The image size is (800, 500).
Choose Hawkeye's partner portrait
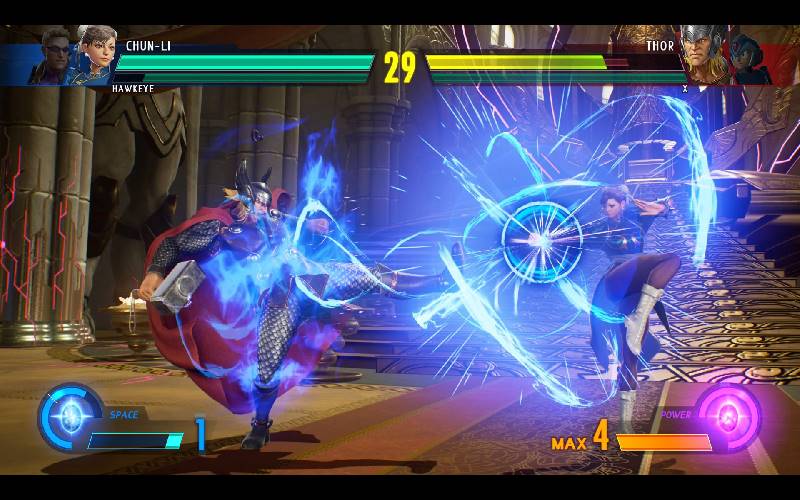(56, 58)
